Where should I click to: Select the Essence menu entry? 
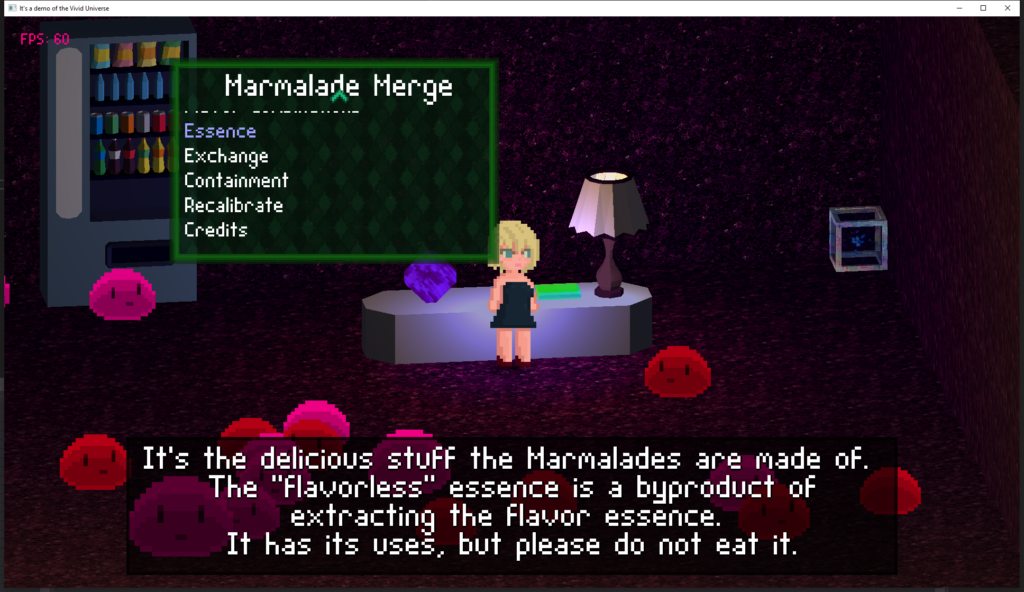220,131
